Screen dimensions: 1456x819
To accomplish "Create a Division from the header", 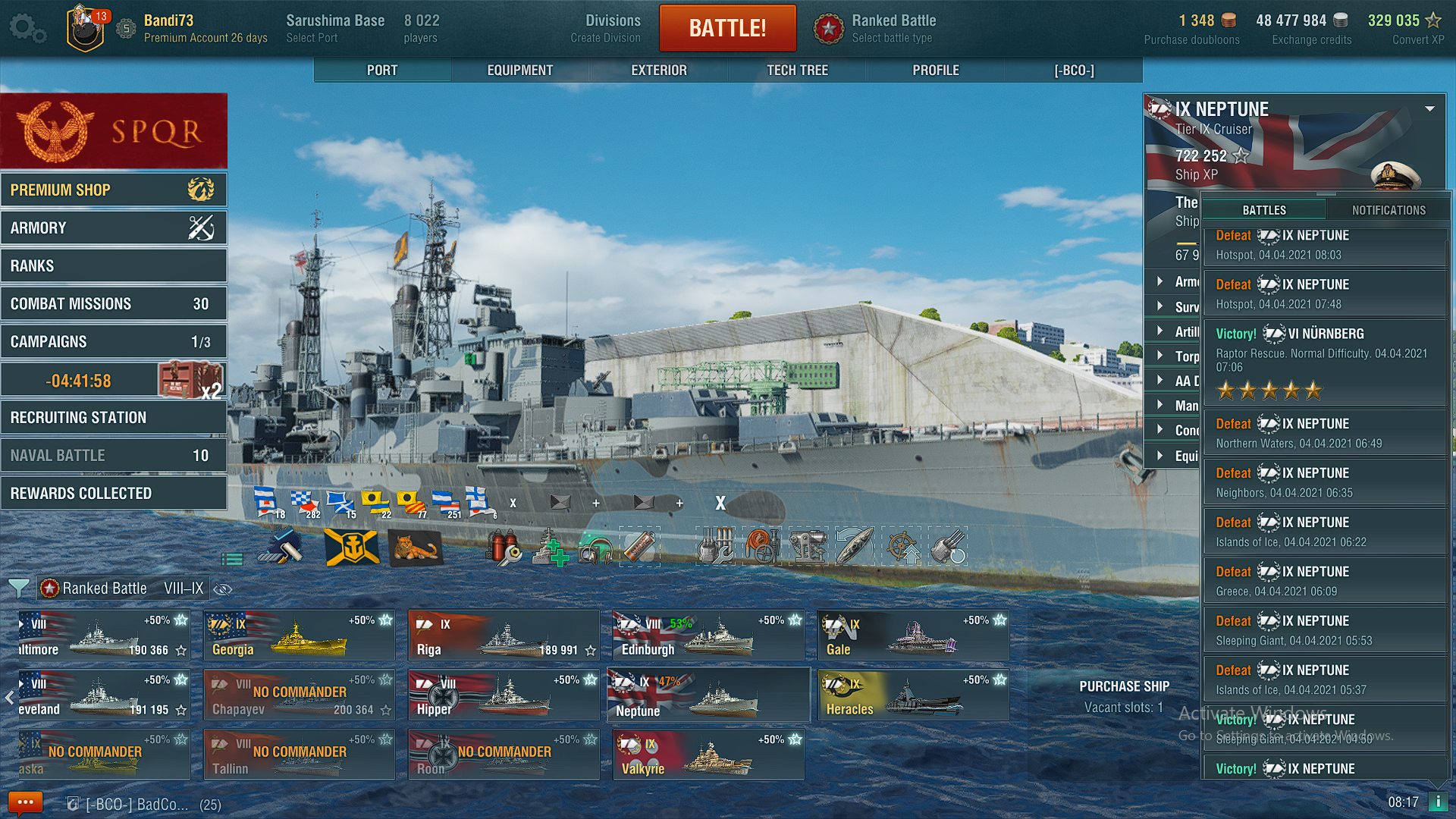I will 605,29.
